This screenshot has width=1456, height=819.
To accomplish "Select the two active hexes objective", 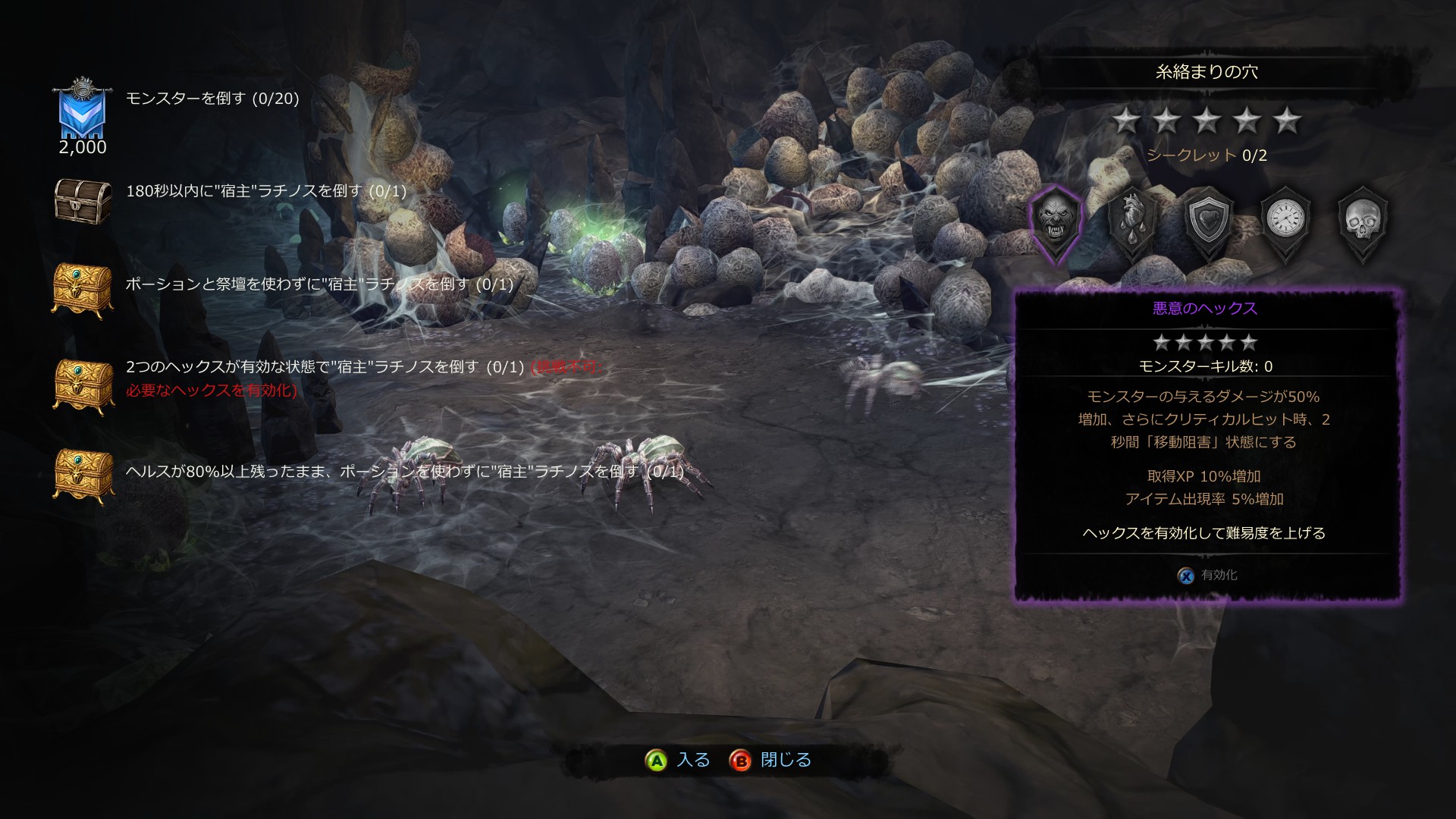I will [325, 368].
